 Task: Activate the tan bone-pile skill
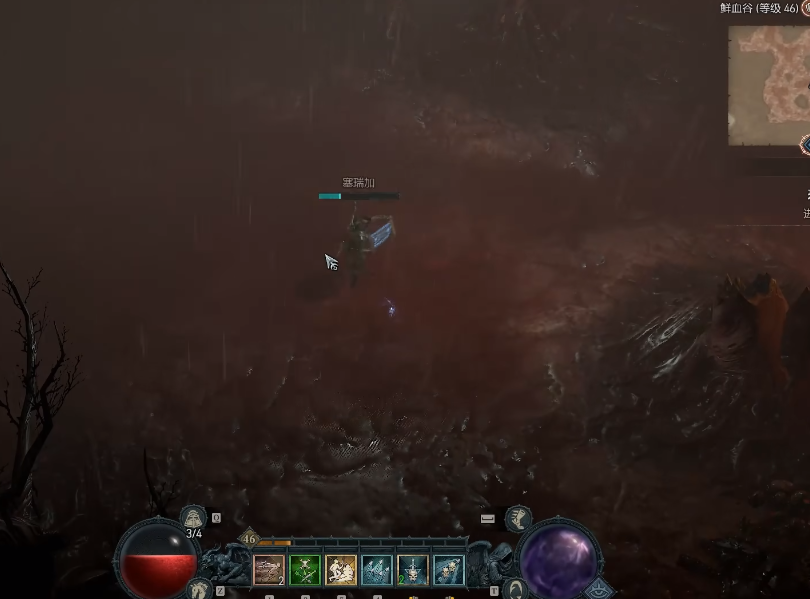click(269, 570)
